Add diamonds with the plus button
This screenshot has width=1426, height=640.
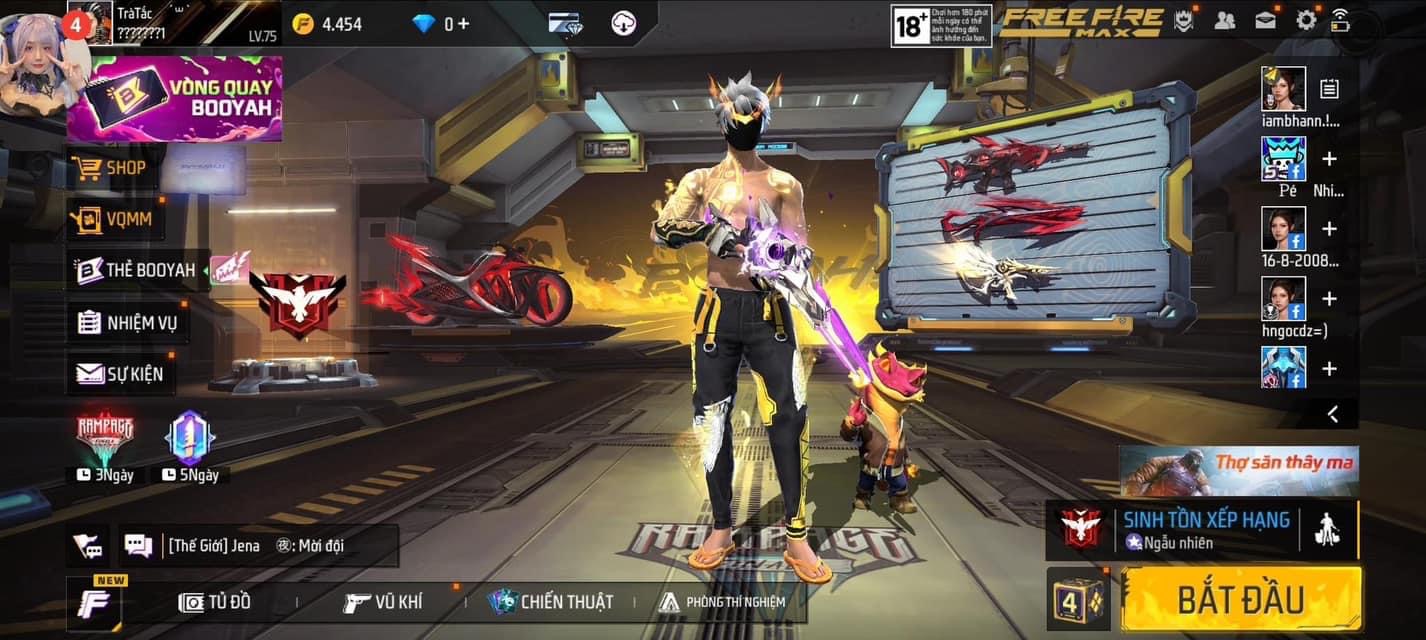pos(463,23)
